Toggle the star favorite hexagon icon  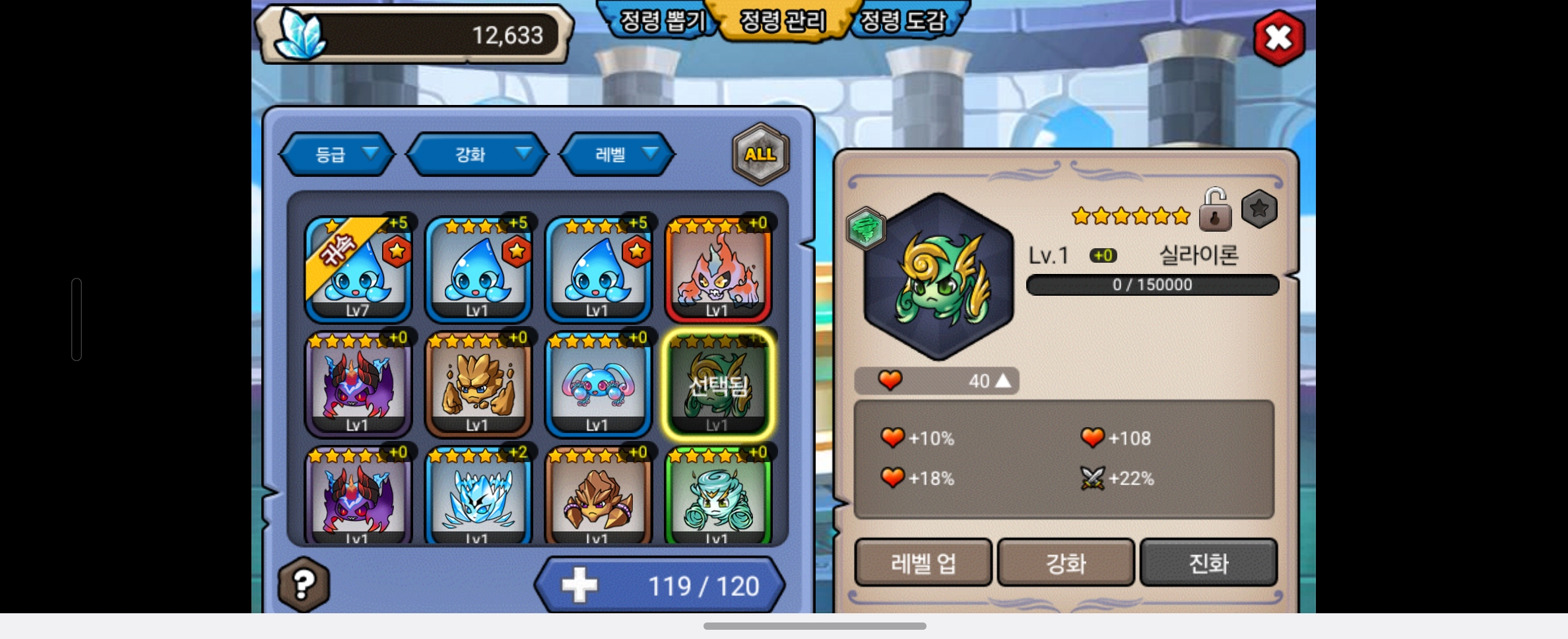(x=1258, y=209)
